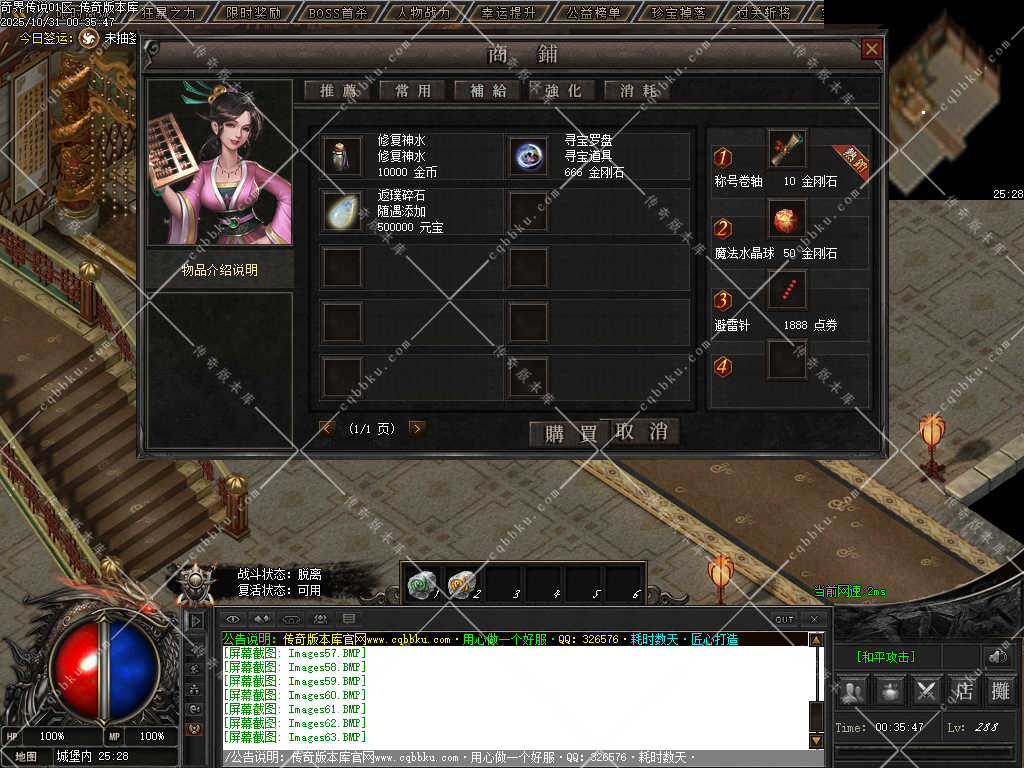The height and width of the screenshot is (768, 1024).
Task: Toggle the sound speaker icon
Action: coord(997,656)
